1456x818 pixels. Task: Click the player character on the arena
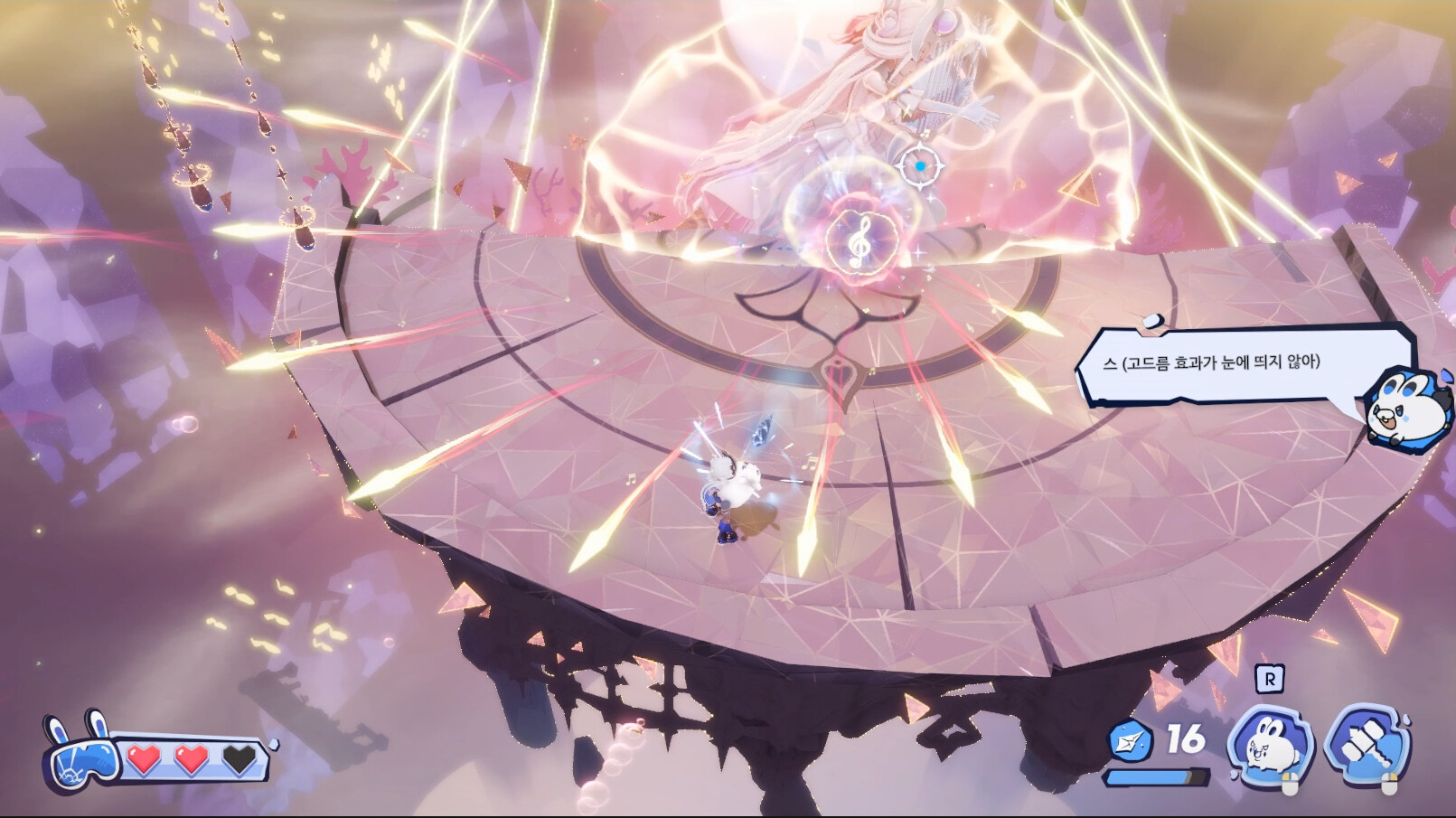pos(732,493)
